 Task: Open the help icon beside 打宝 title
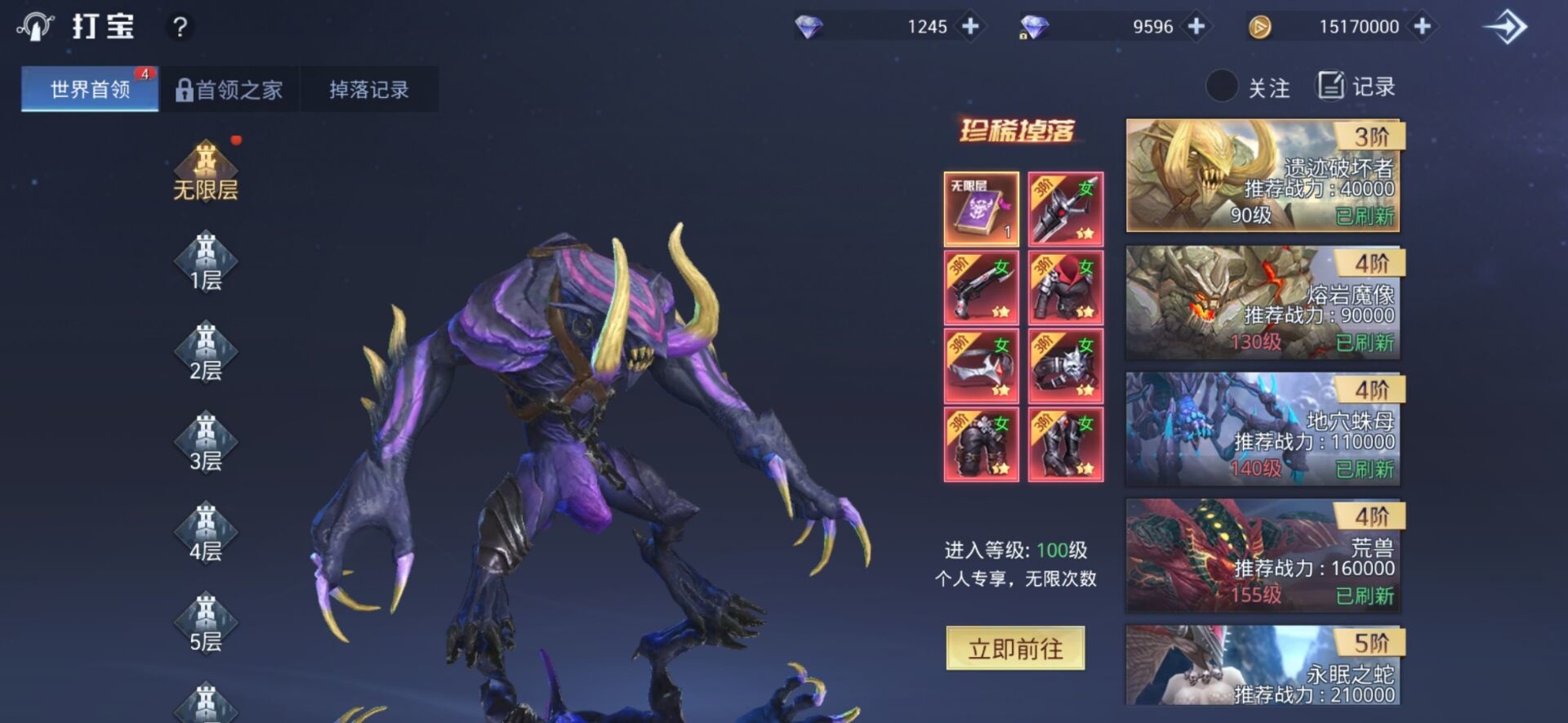(x=181, y=25)
